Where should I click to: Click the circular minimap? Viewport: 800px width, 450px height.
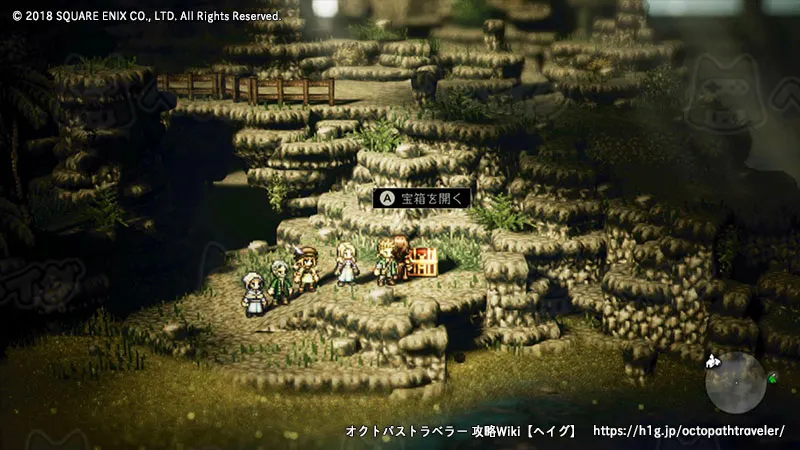coord(735,381)
